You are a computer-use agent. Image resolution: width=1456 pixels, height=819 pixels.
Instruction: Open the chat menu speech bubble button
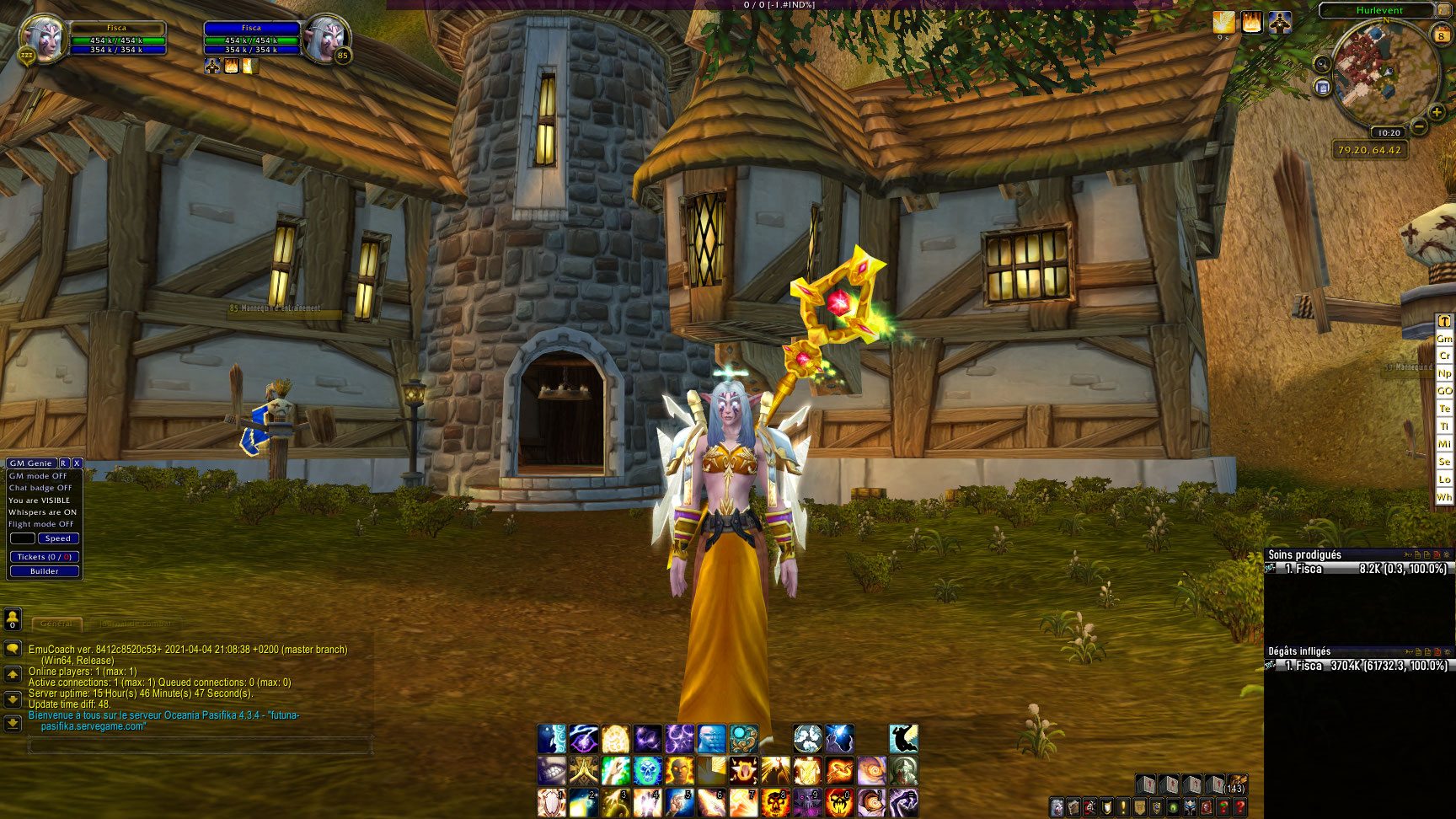pos(13,649)
